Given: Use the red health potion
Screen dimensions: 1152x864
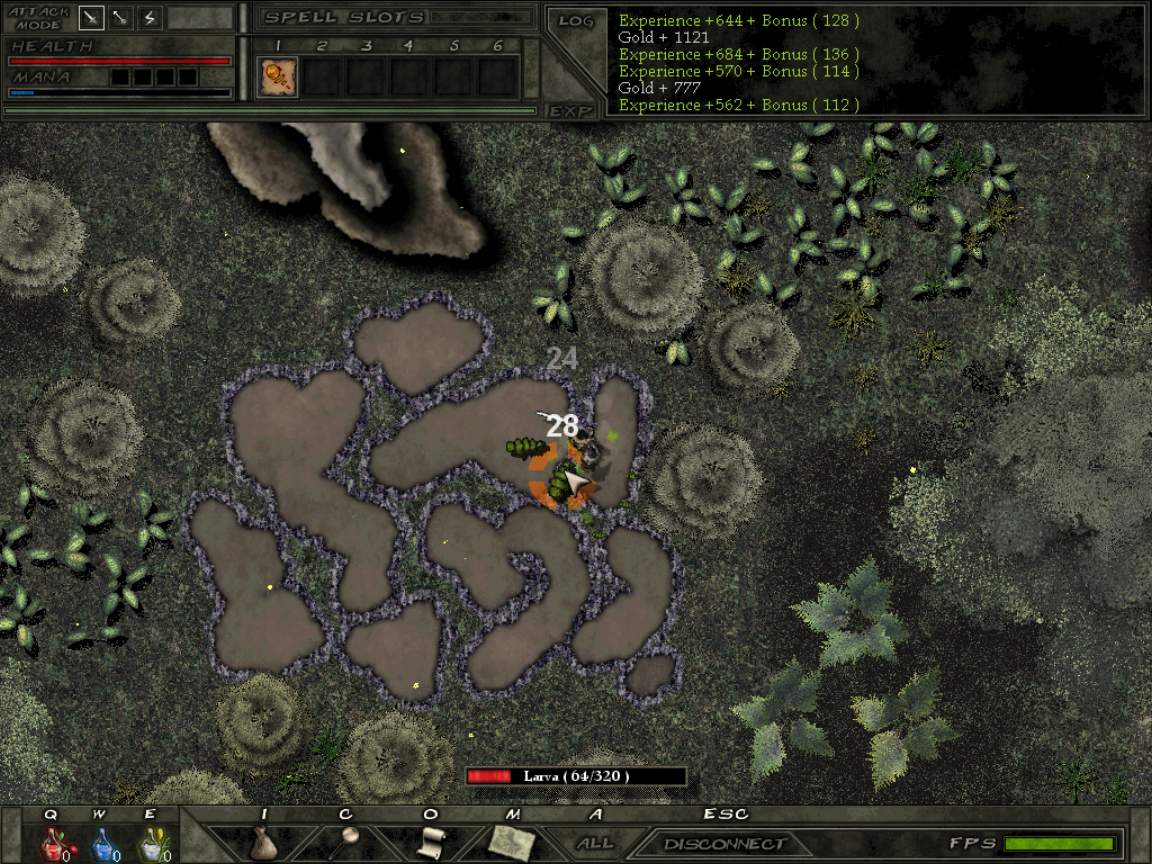Looking at the screenshot, I should coord(52,845).
